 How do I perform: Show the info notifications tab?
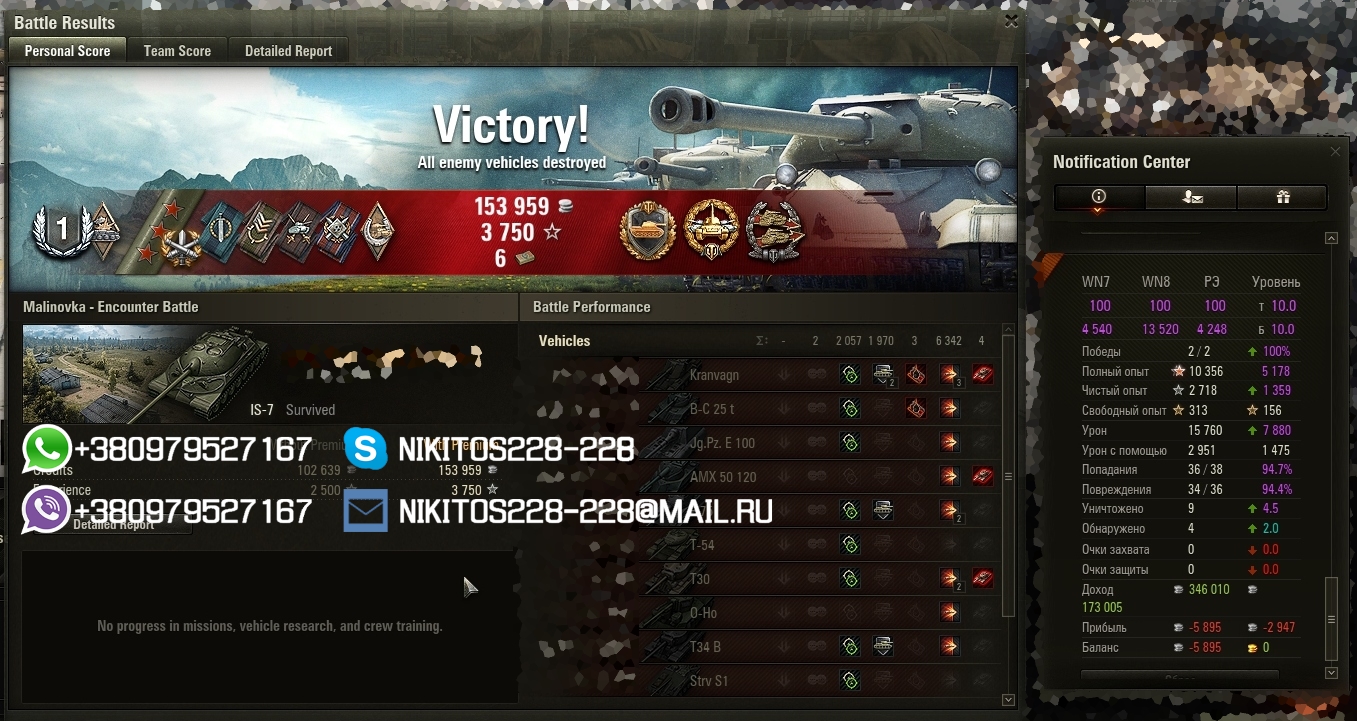[1098, 198]
